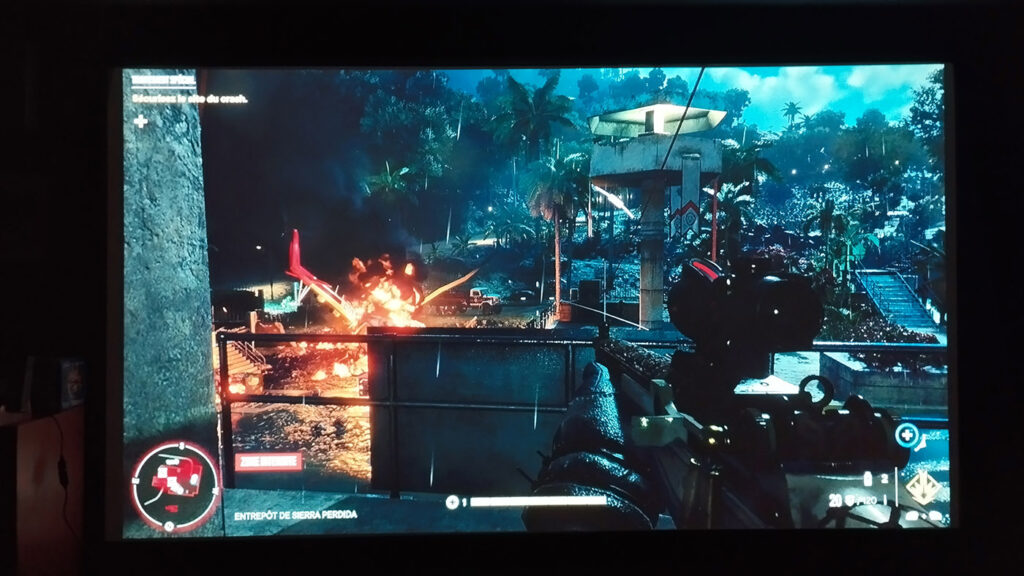This screenshot has width=1024, height=576.
Task: Select the Entrepôt de Sierra Perdida location label
Action: (x=295, y=515)
